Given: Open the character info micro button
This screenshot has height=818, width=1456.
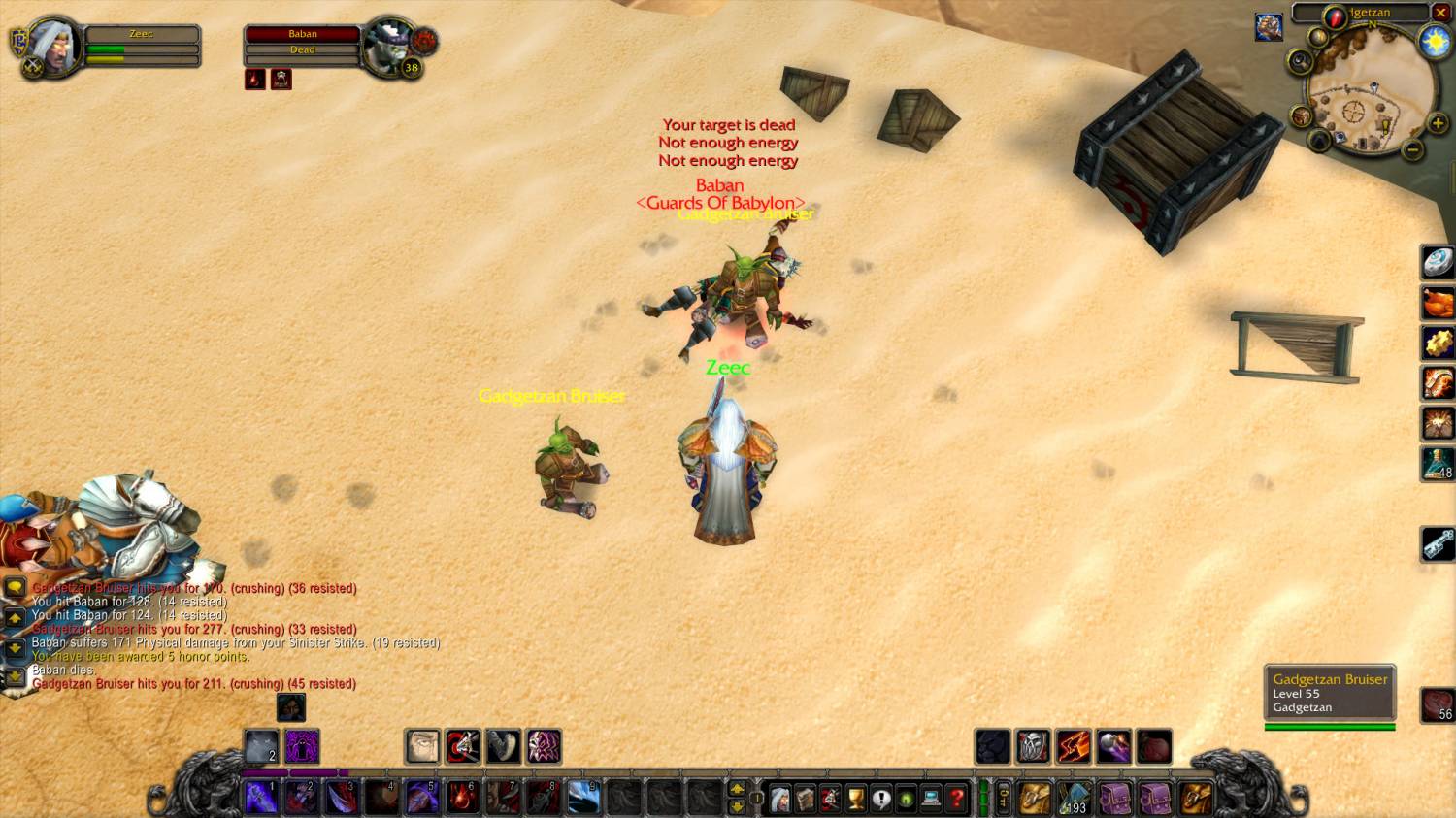Looking at the screenshot, I should (x=779, y=799).
